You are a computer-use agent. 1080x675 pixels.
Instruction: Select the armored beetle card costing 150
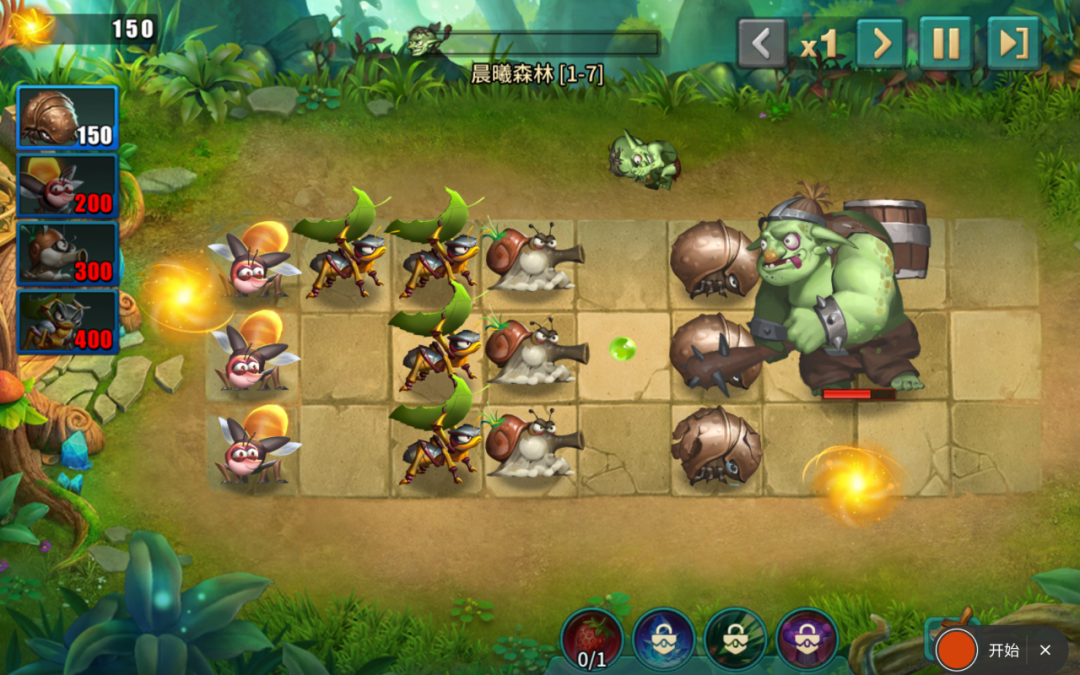pos(67,118)
